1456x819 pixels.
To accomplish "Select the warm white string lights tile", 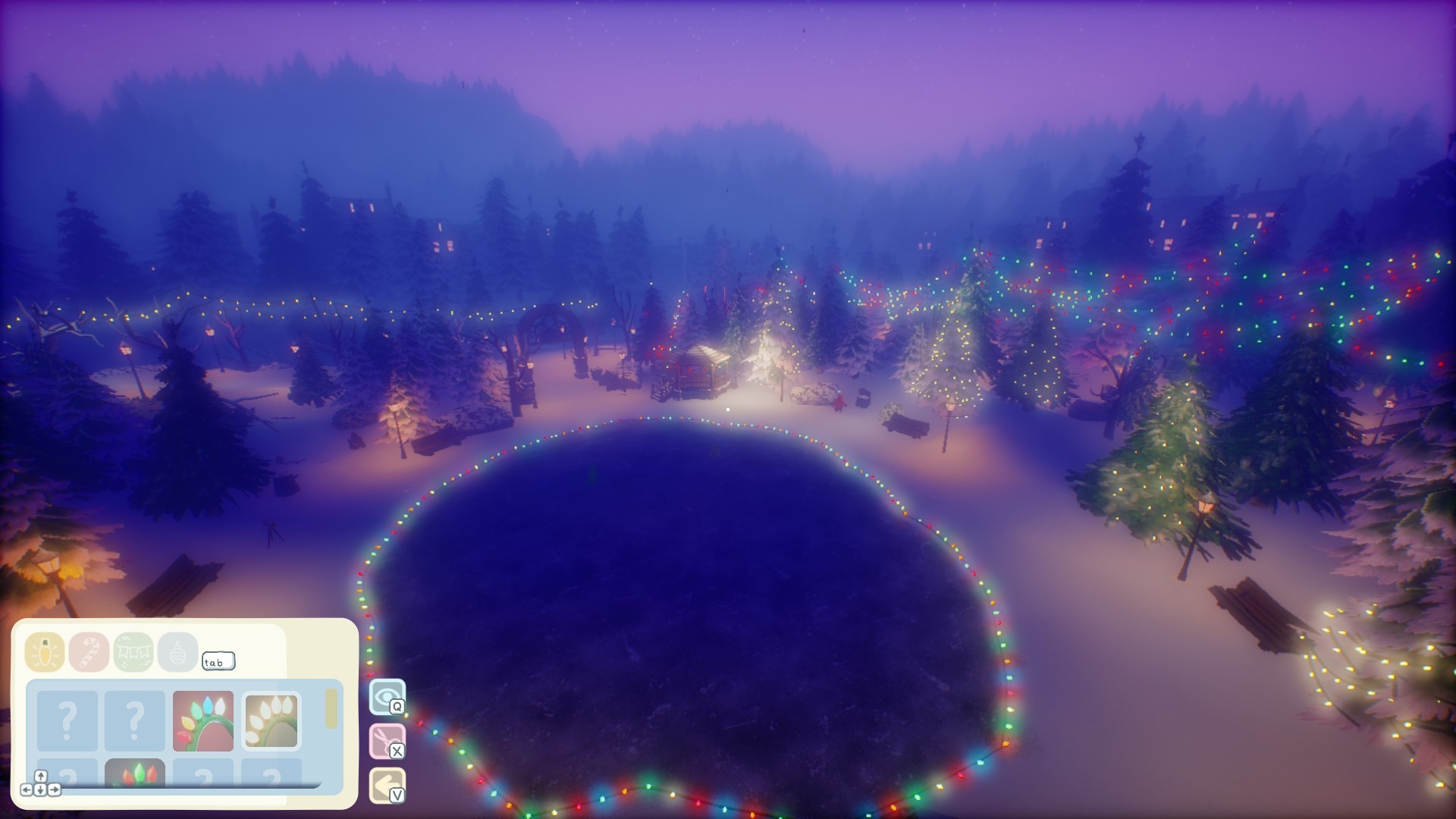I will 271,721.
